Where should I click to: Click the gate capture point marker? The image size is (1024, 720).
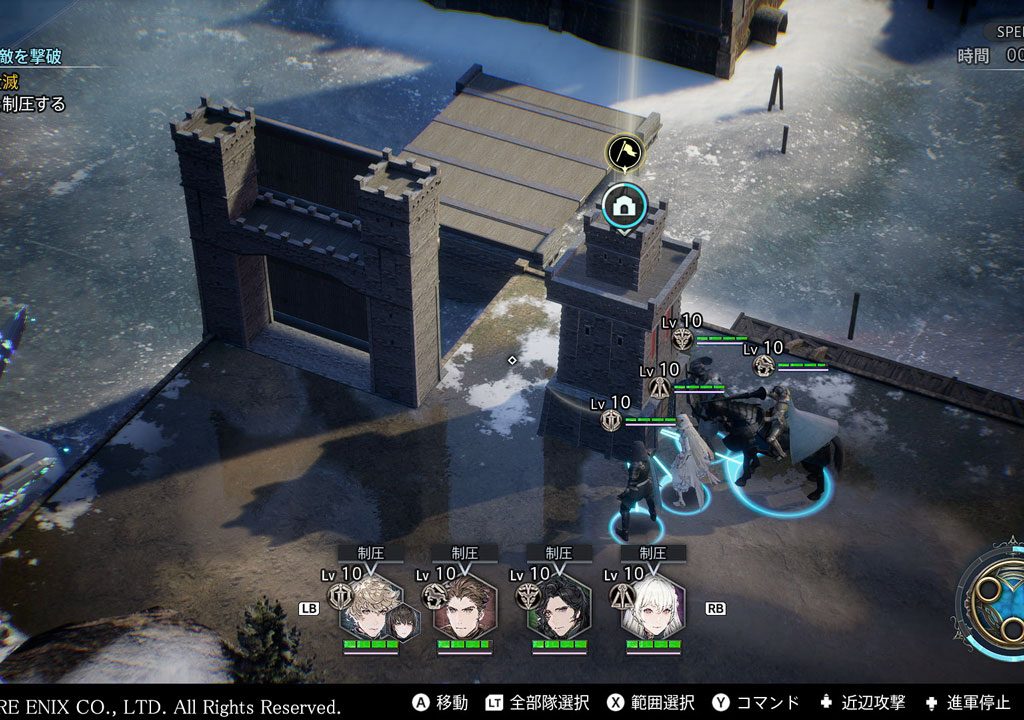(x=624, y=207)
